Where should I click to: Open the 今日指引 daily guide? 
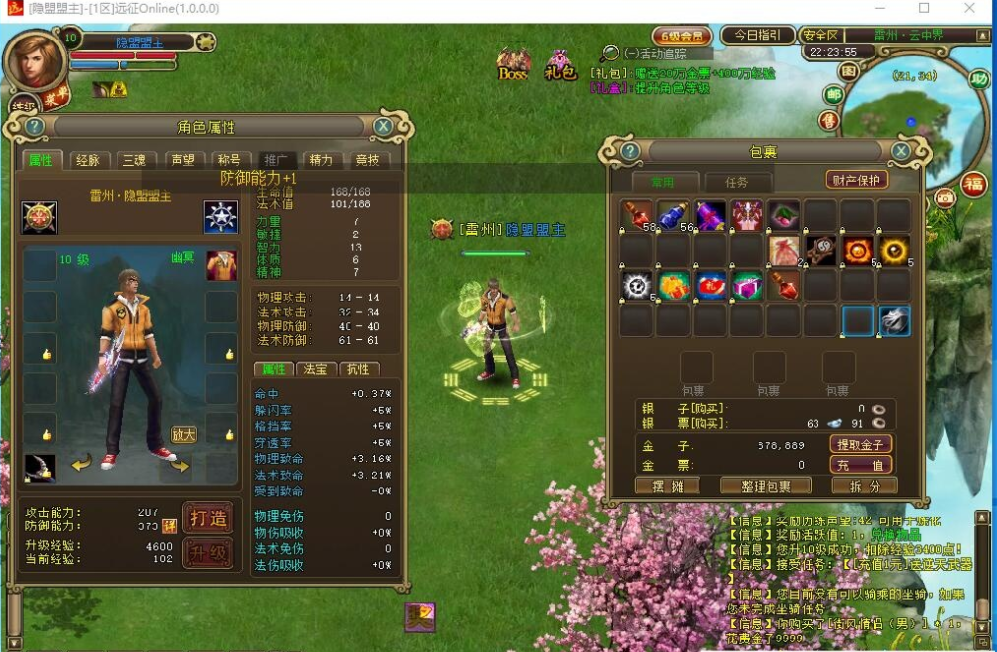pos(757,35)
